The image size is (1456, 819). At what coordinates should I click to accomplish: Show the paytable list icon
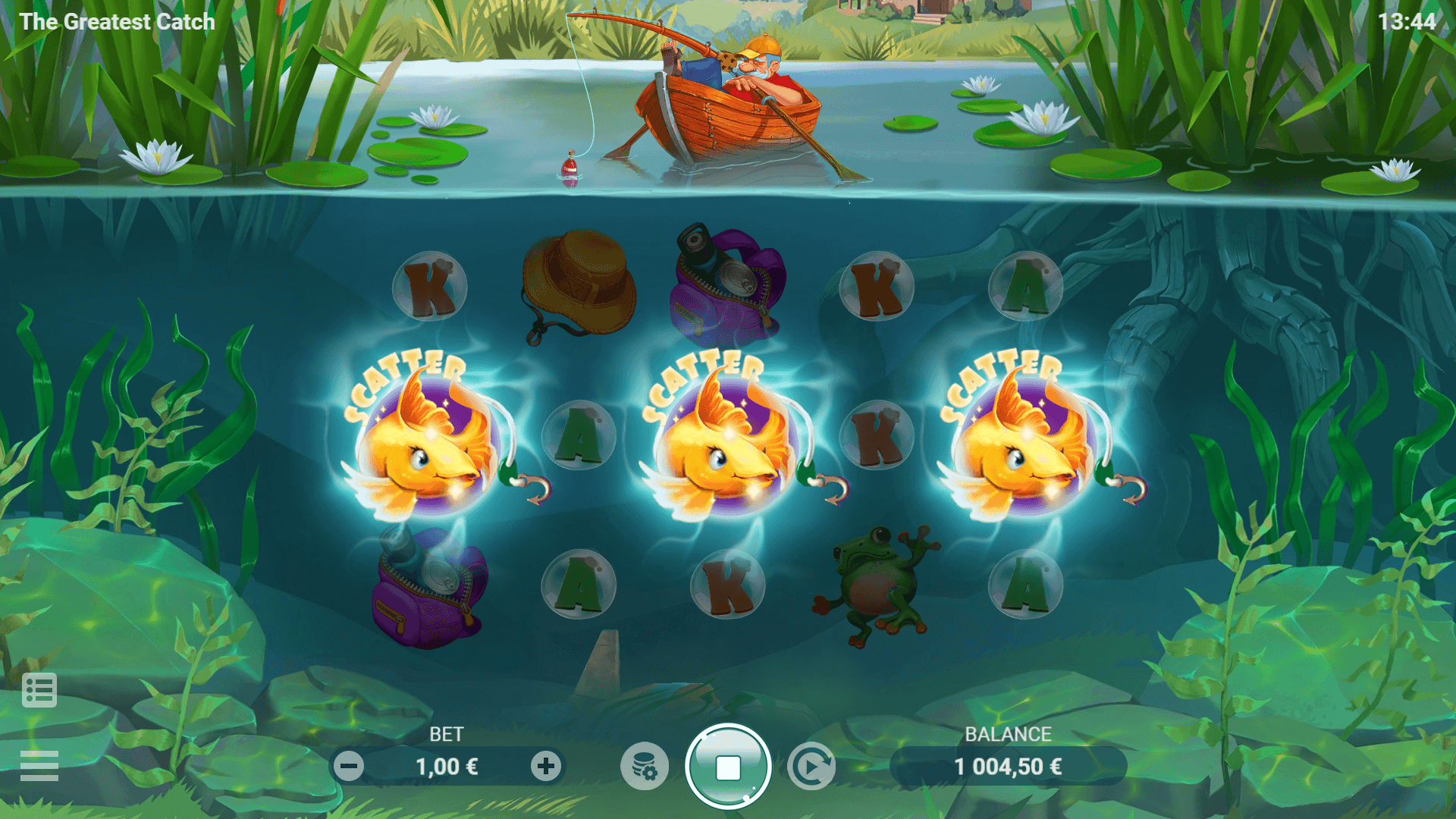(39, 690)
